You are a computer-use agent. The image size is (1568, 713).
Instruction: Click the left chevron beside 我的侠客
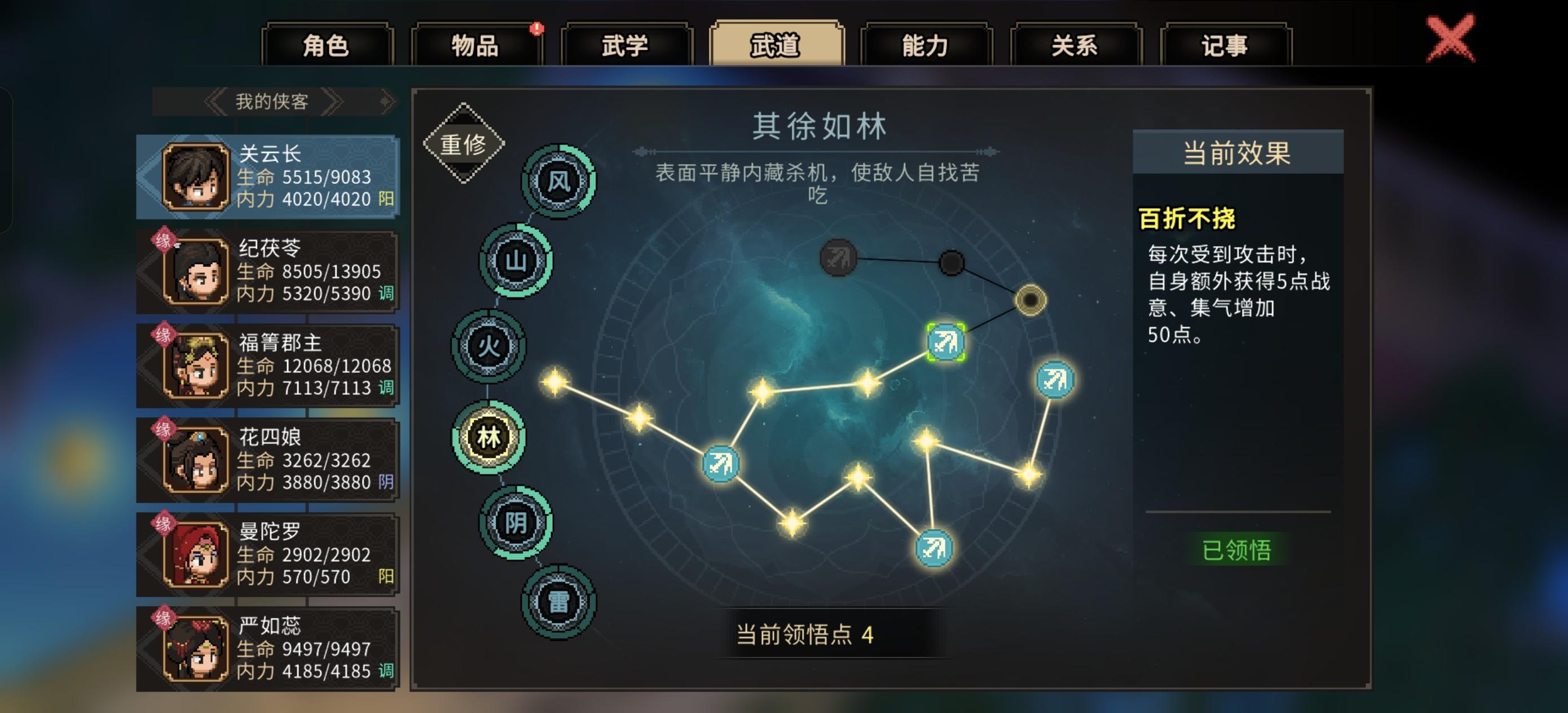215,101
